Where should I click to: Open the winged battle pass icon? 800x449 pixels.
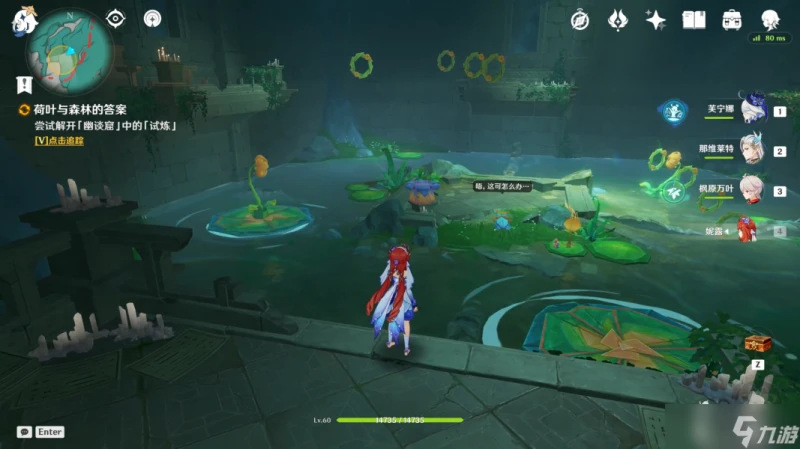pyautogui.click(x=618, y=19)
